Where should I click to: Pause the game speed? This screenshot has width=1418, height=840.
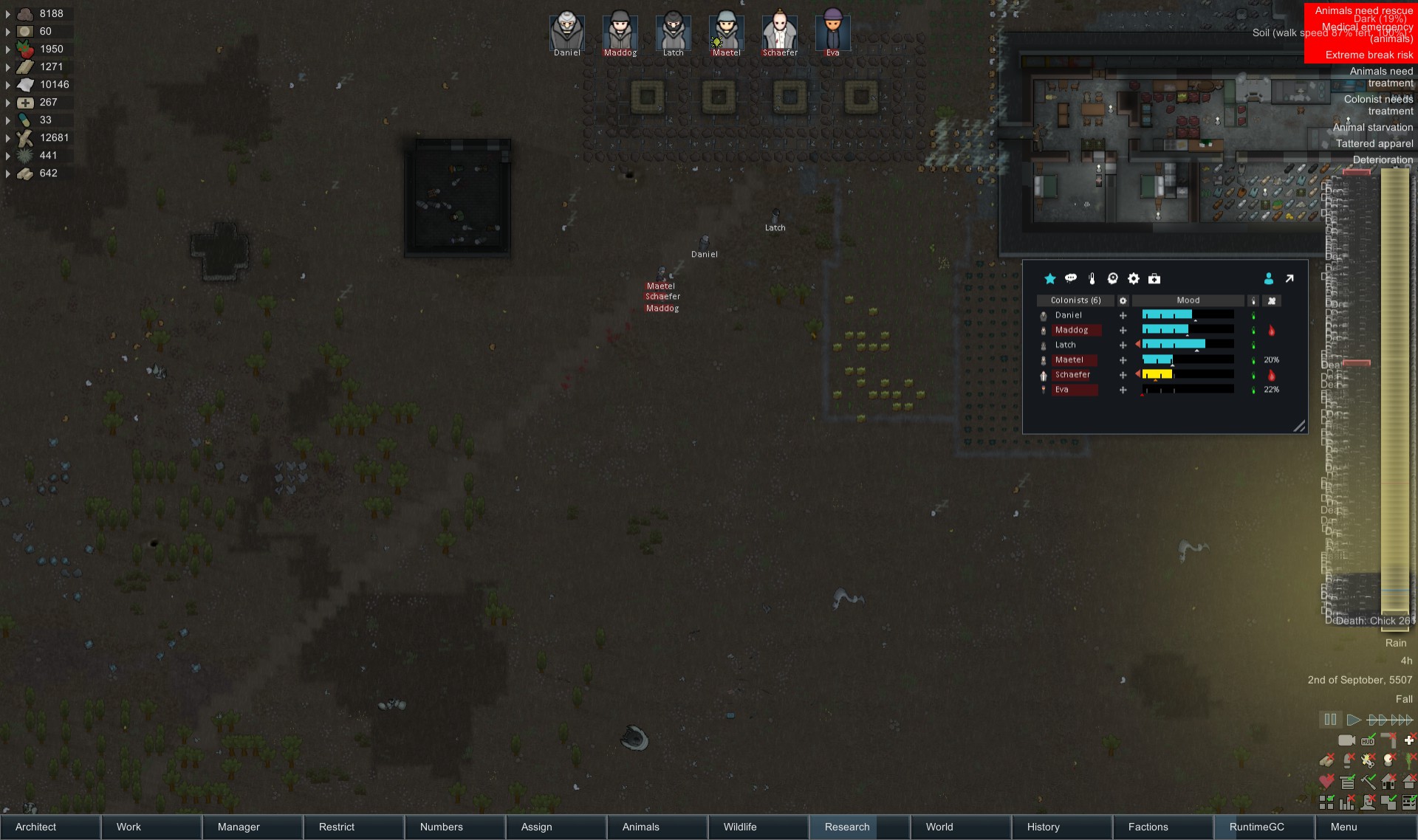[x=1330, y=720]
